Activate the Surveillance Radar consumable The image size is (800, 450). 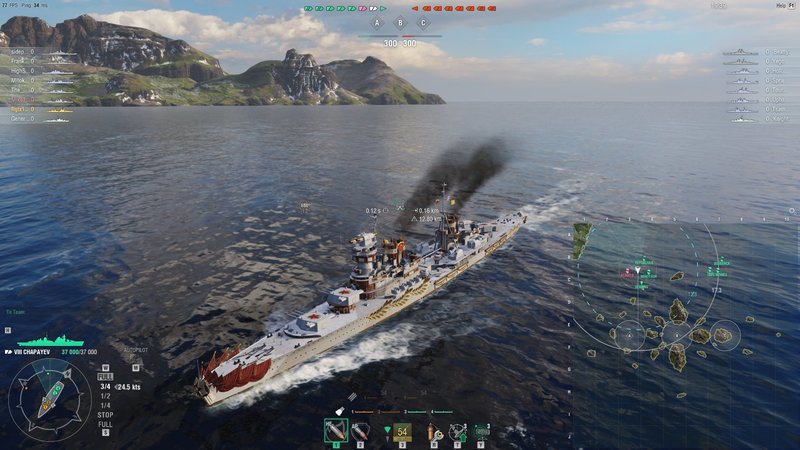(482, 432)
